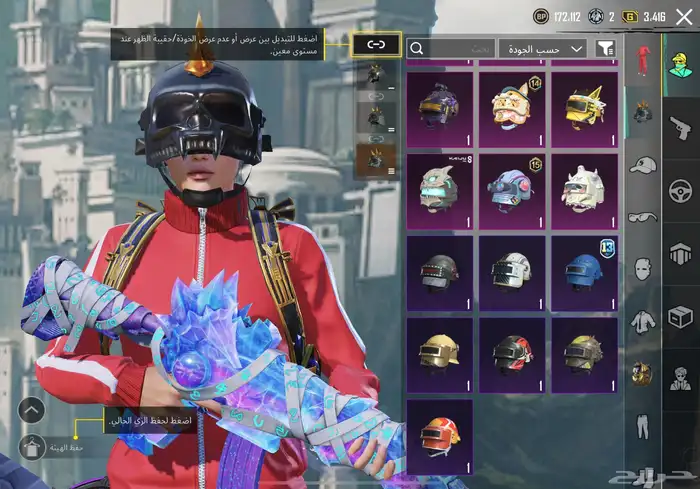Show the glasses accessory category

pos(641,216)
